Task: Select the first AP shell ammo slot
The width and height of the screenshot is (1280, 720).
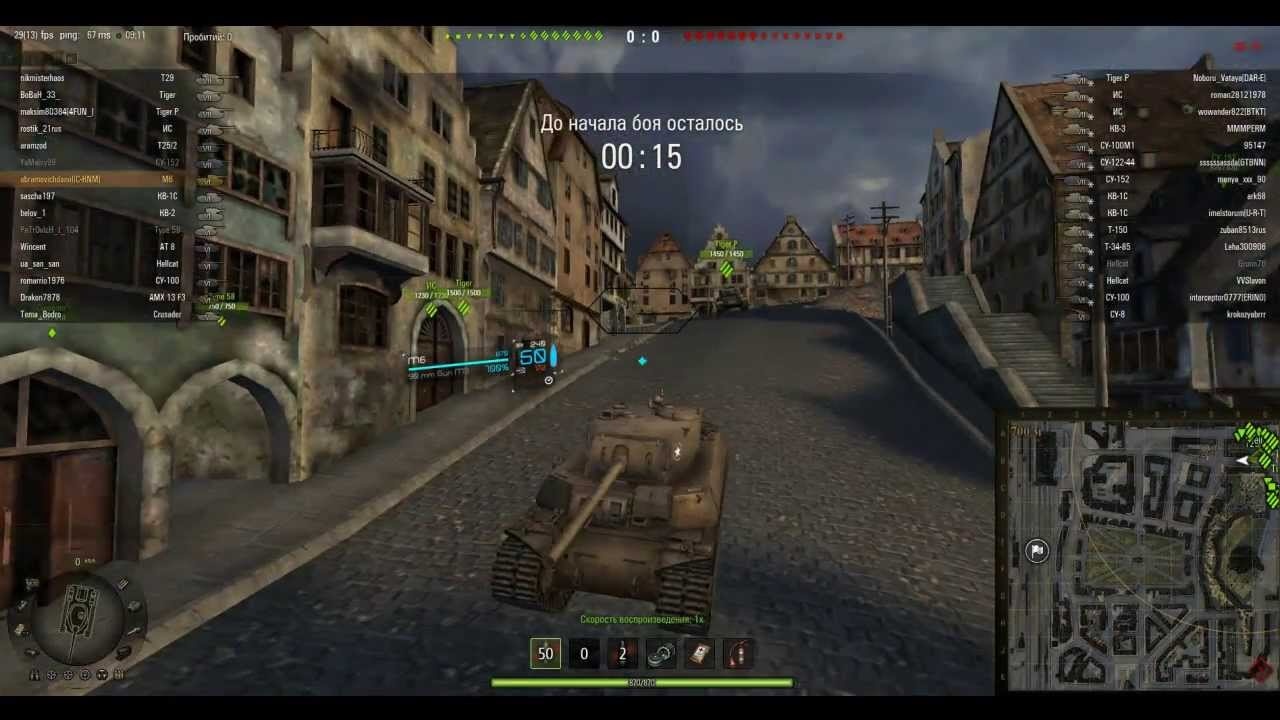Action: click(545, 653)
